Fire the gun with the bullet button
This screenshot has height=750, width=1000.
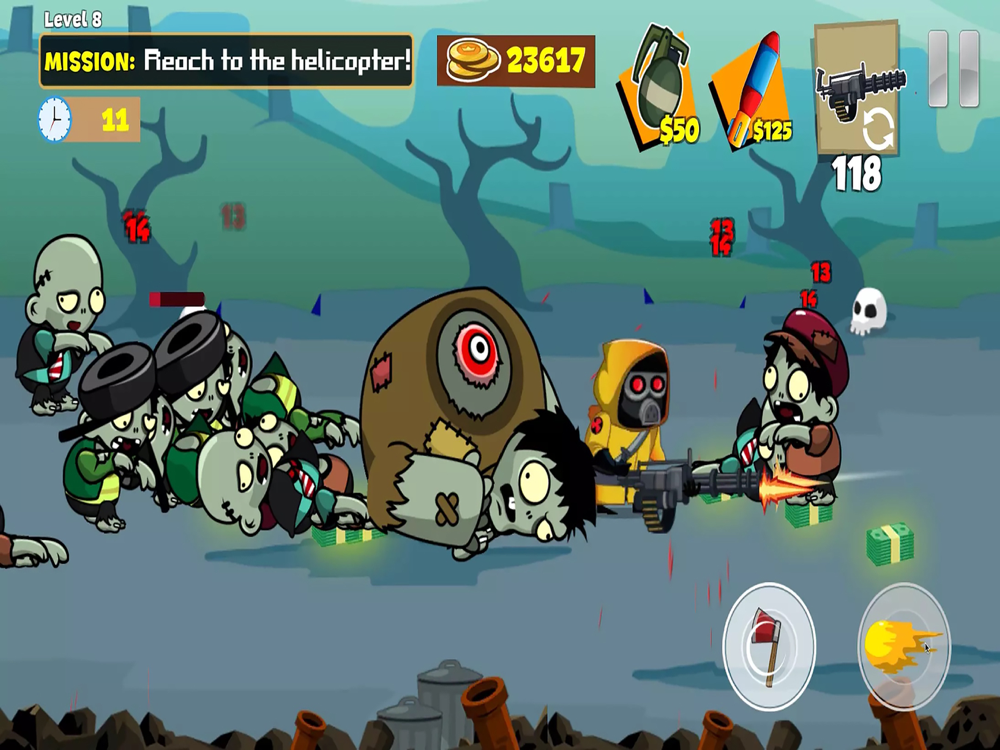[903, 645]
